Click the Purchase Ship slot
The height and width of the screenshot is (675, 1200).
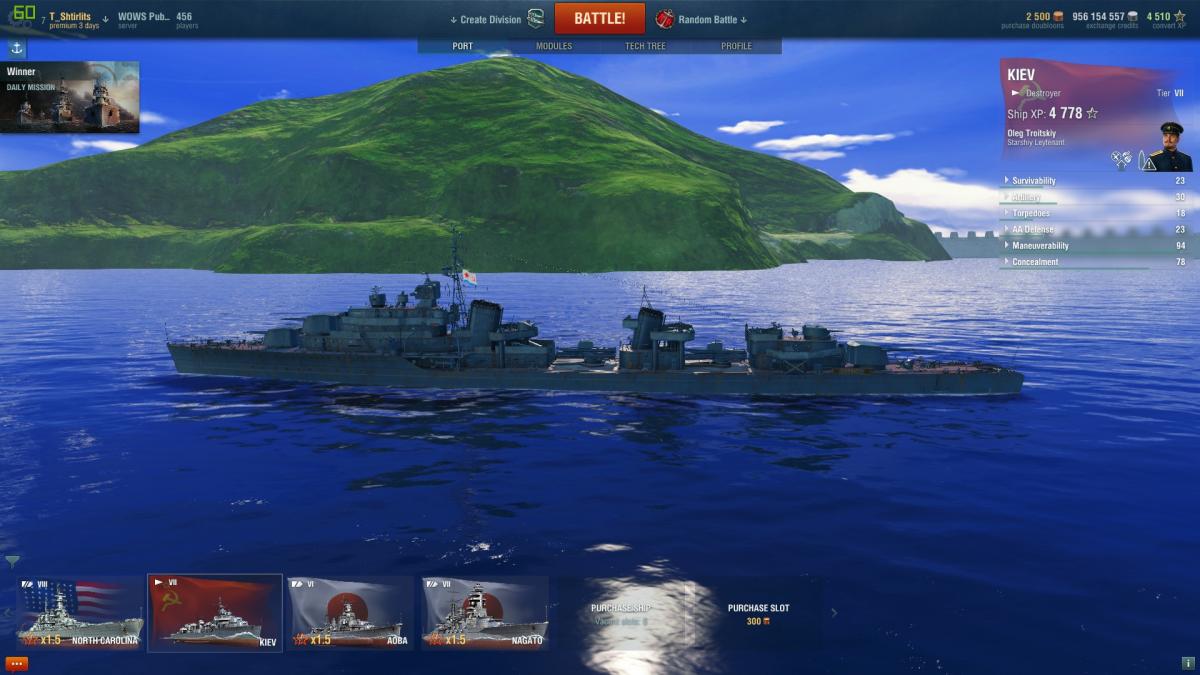tap(620, 612)
